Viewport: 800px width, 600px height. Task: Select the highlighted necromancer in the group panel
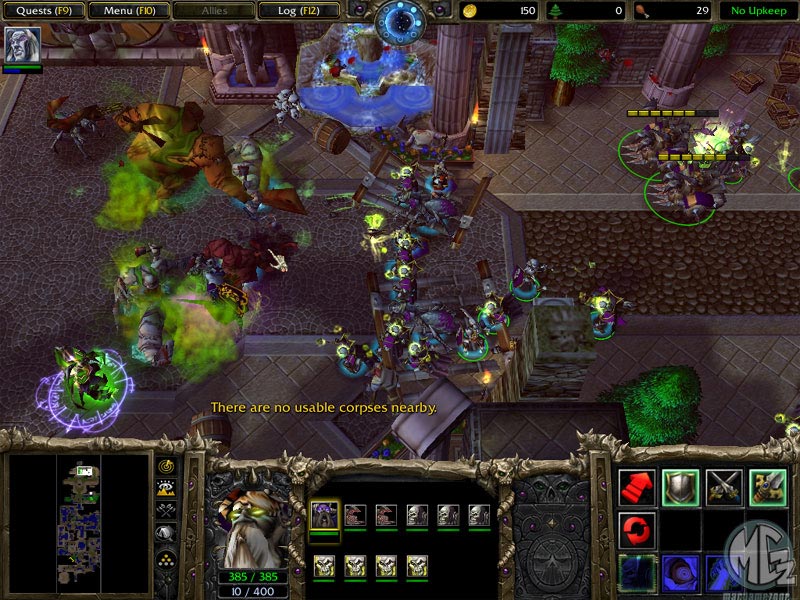click(323, 516)
